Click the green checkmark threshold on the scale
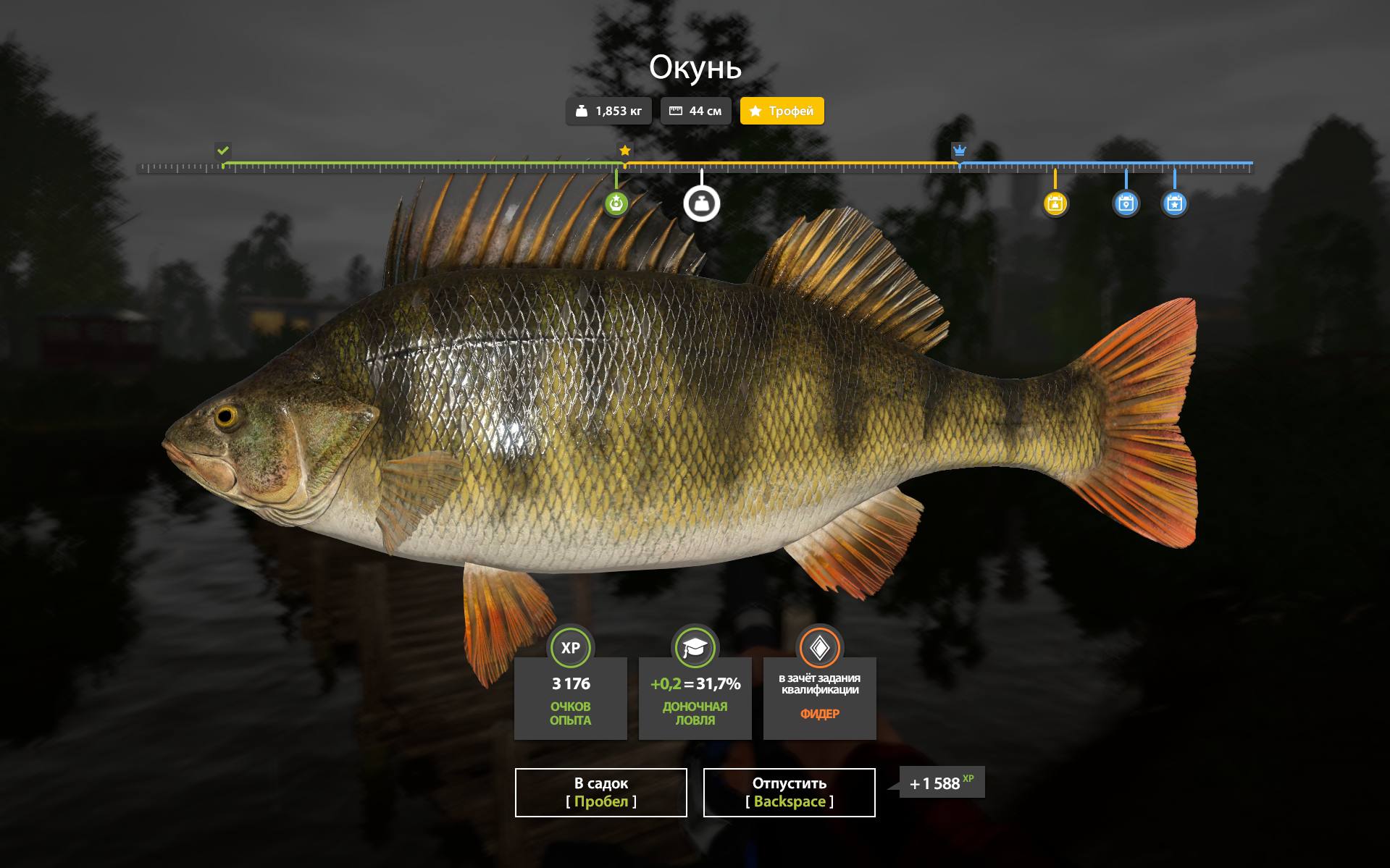1390x868 pixels. coord(223,151)
